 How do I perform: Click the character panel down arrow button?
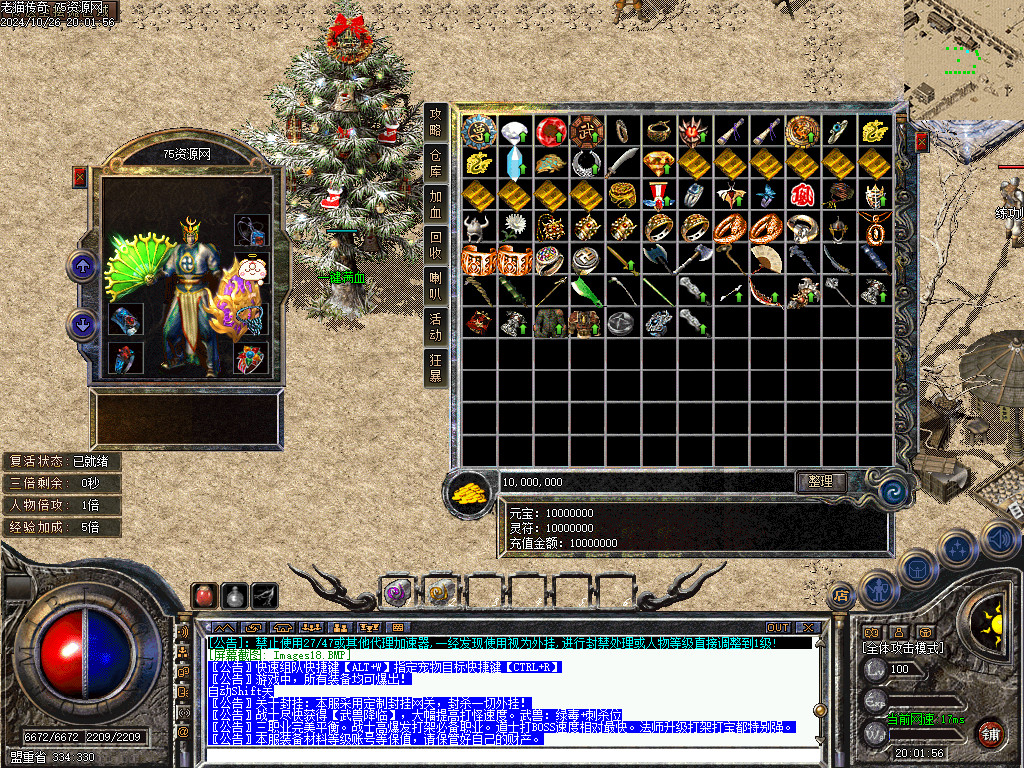click(x=82, y=323)
